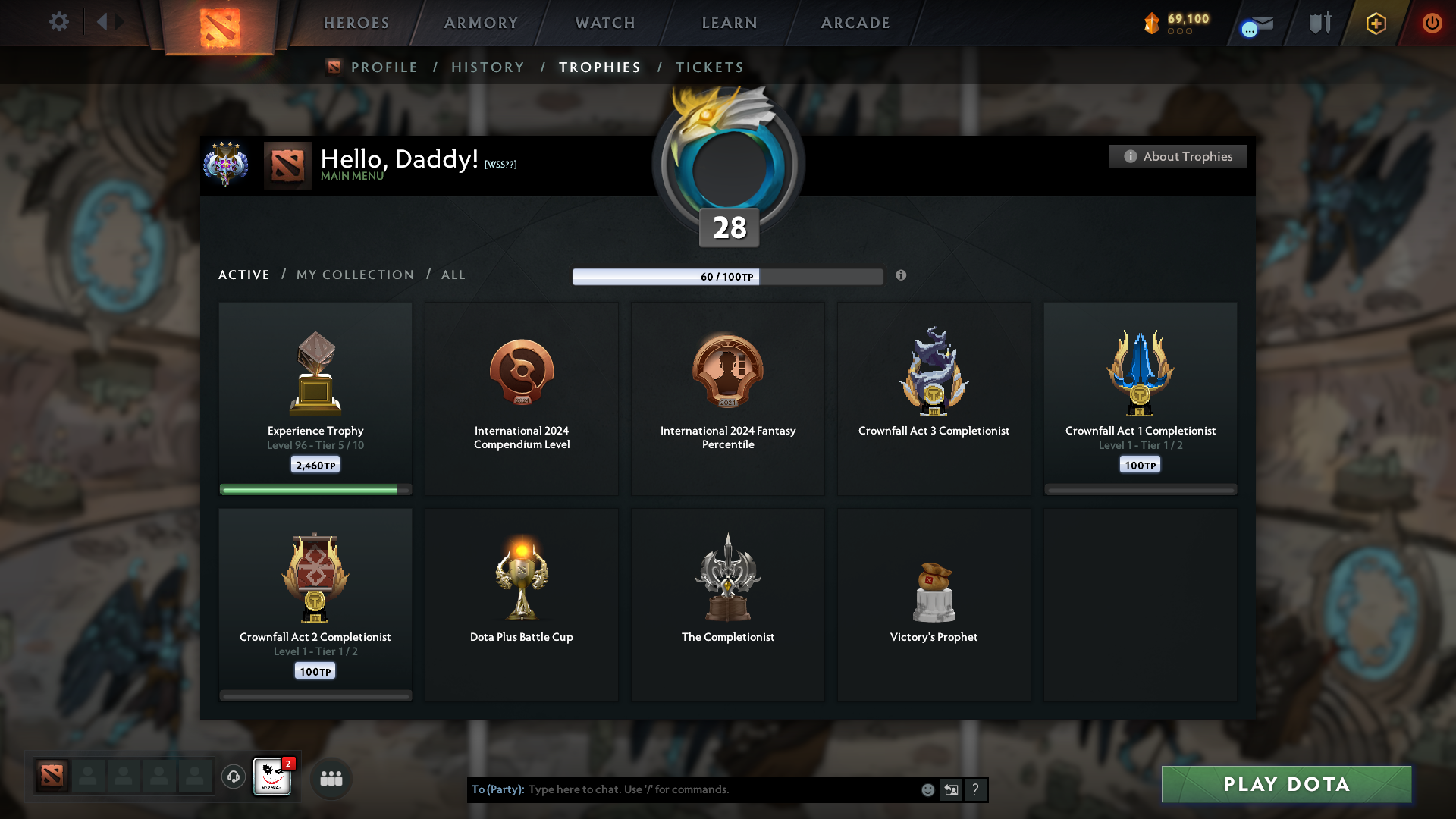The image size is (1456, 819).
Task: Open the HEROES menu
Action: pos(356,23)
